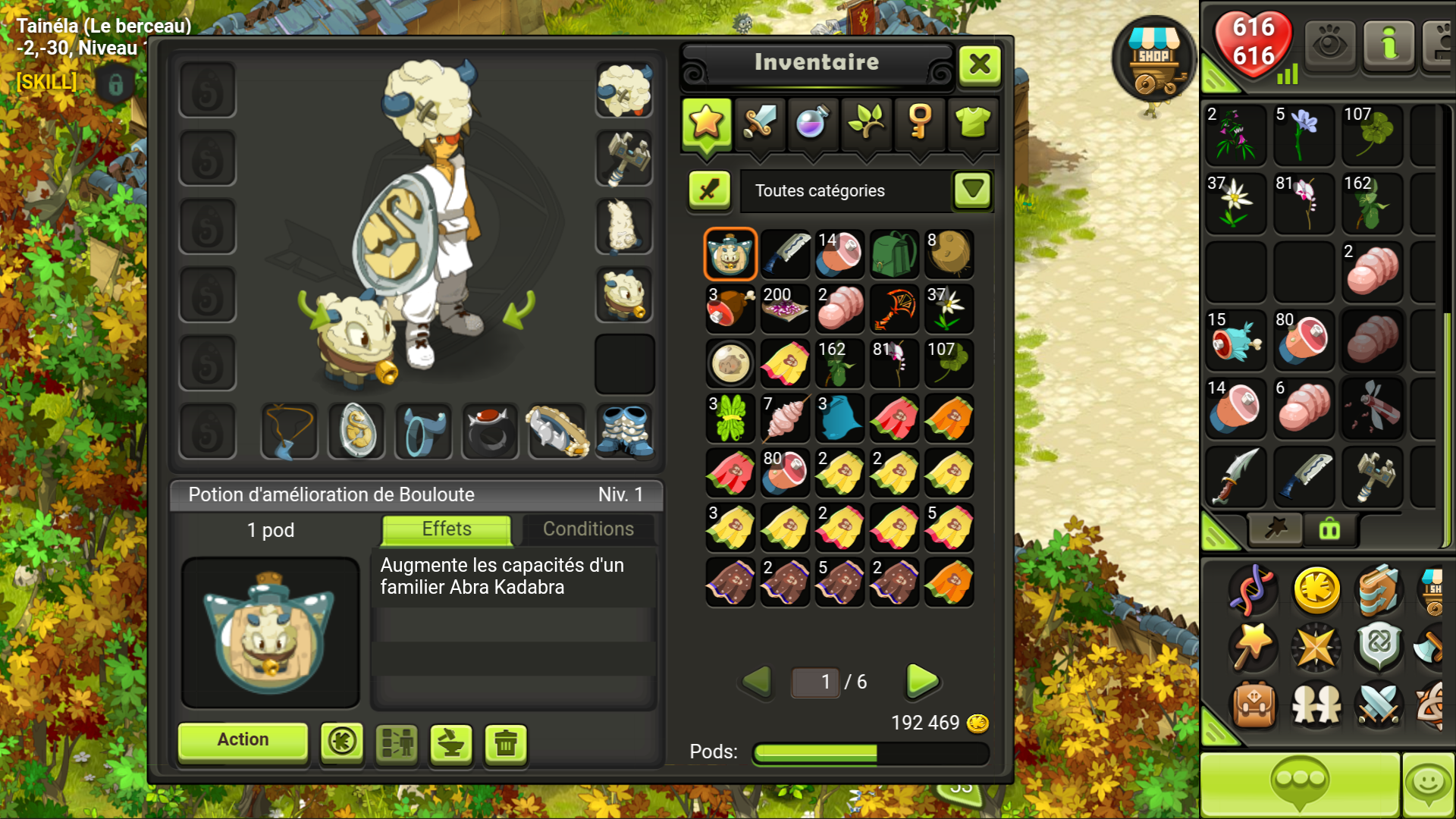
Task: Select the Effets tab
Action: [447, 529]
